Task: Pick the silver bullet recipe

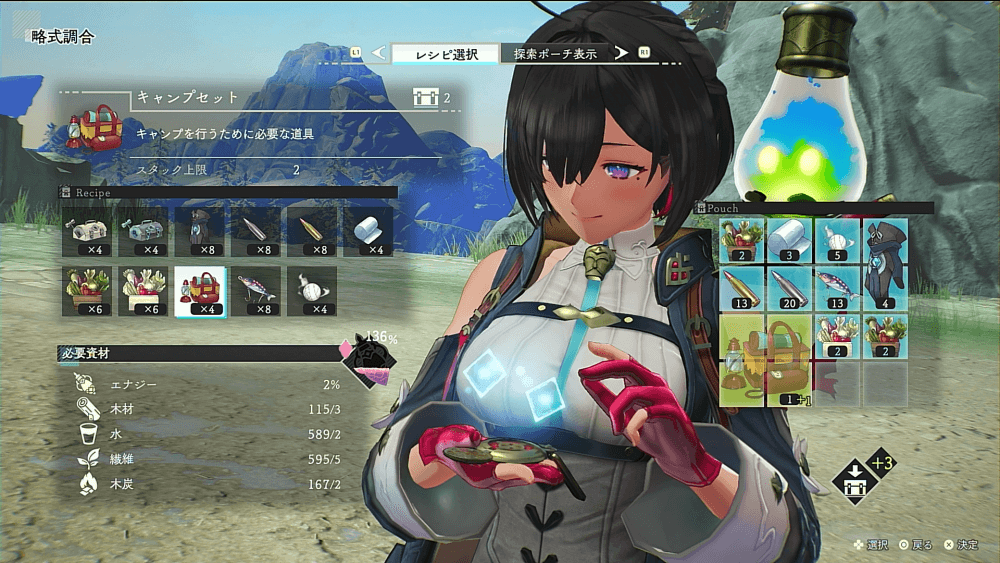Action: [256, 231]
